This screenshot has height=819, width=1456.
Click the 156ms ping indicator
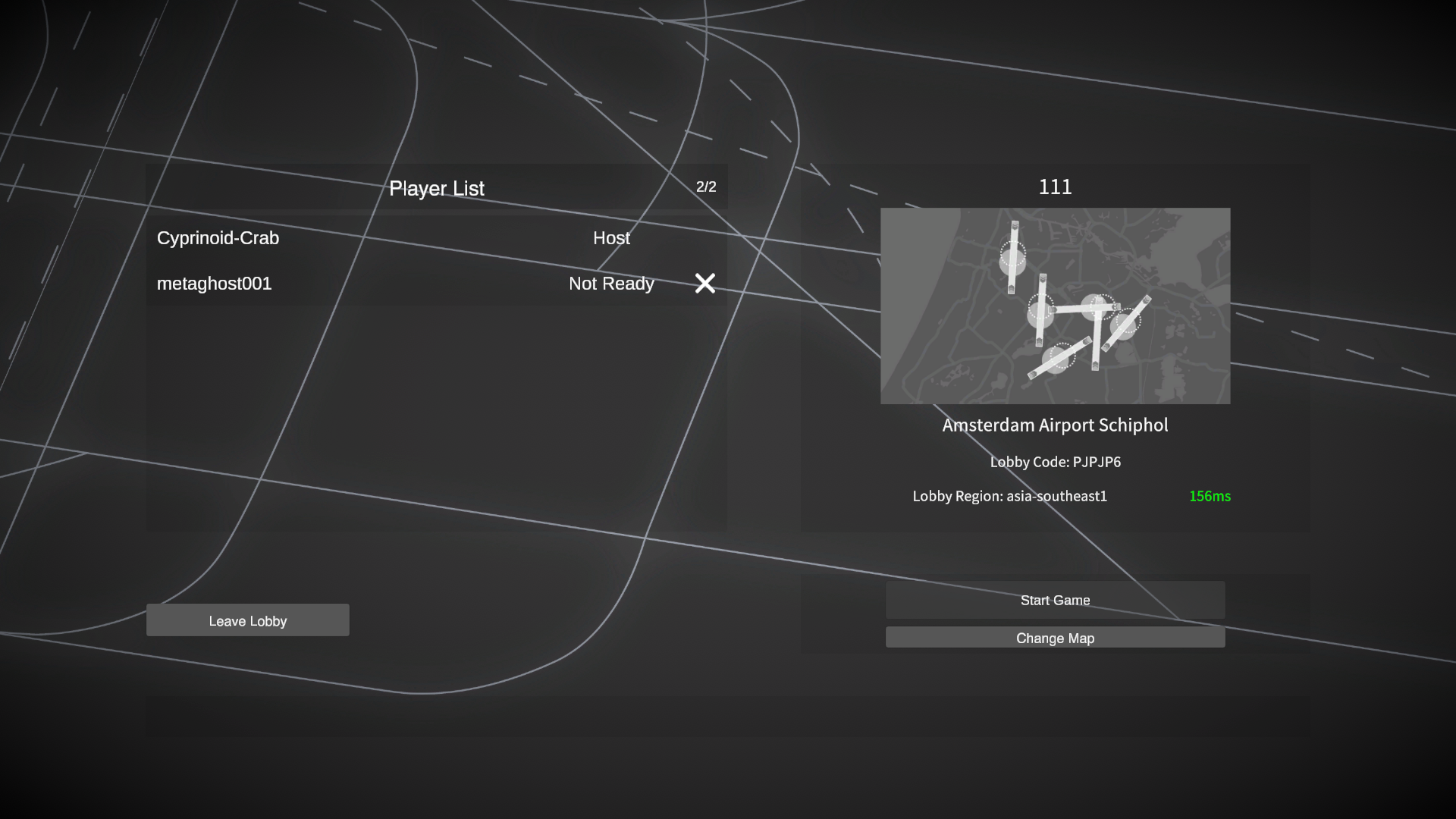(1210, 497)
